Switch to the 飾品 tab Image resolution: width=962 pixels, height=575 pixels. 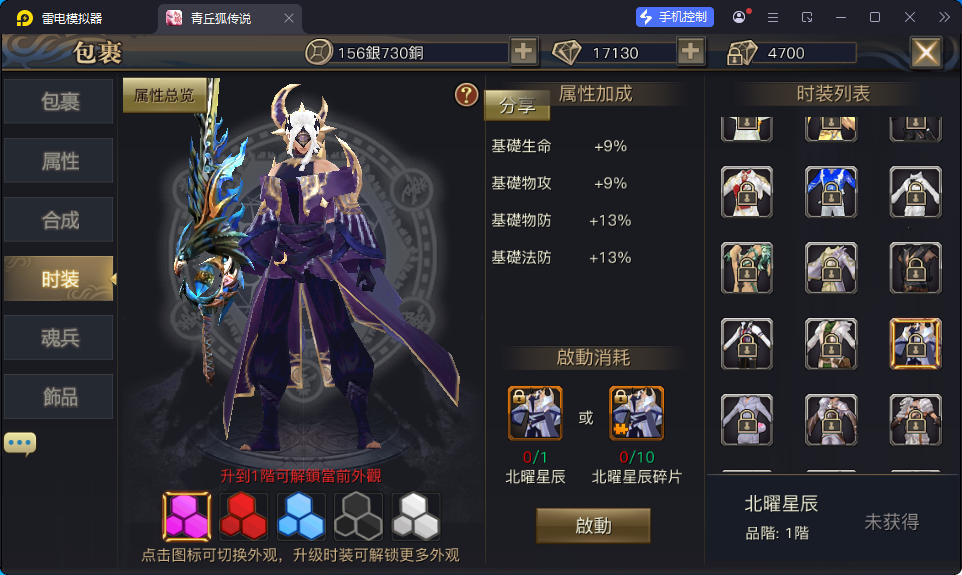59,396
